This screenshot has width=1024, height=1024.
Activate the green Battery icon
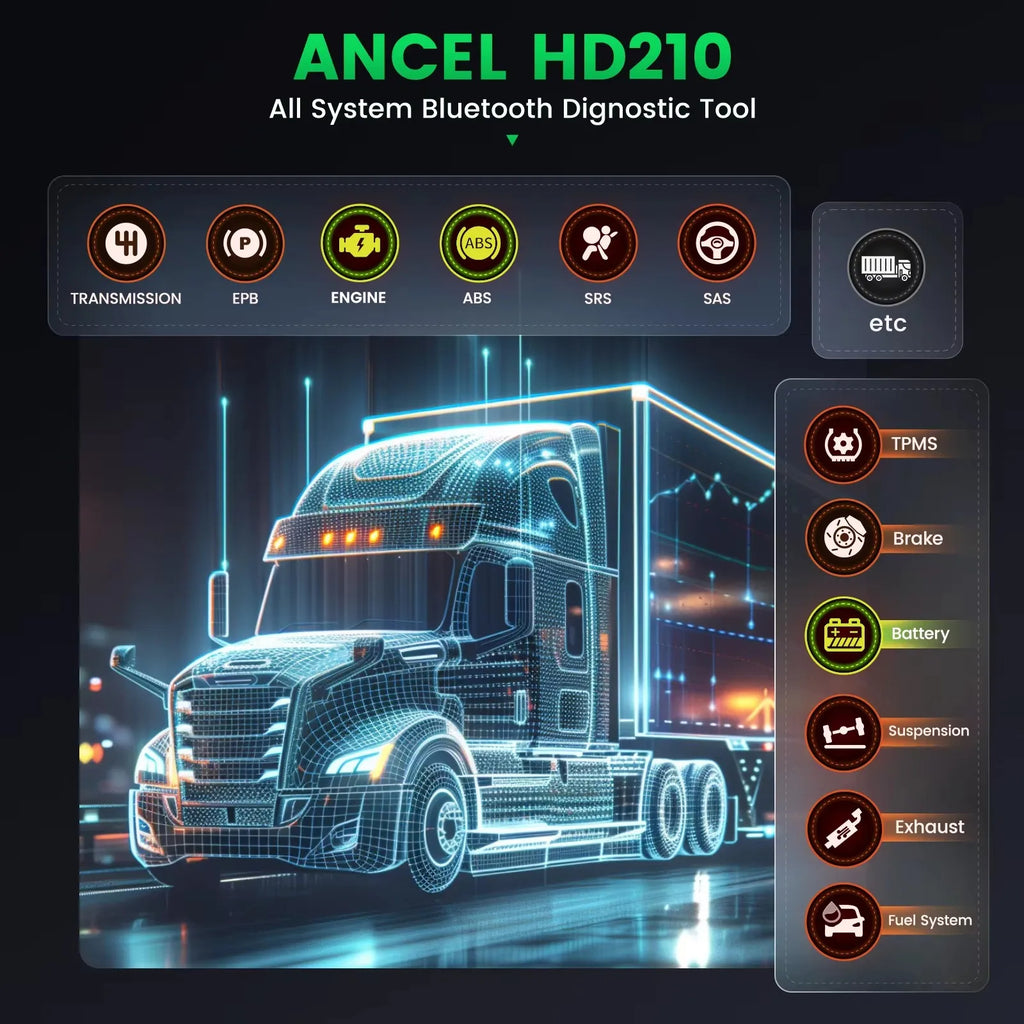[x=843, y=634]
